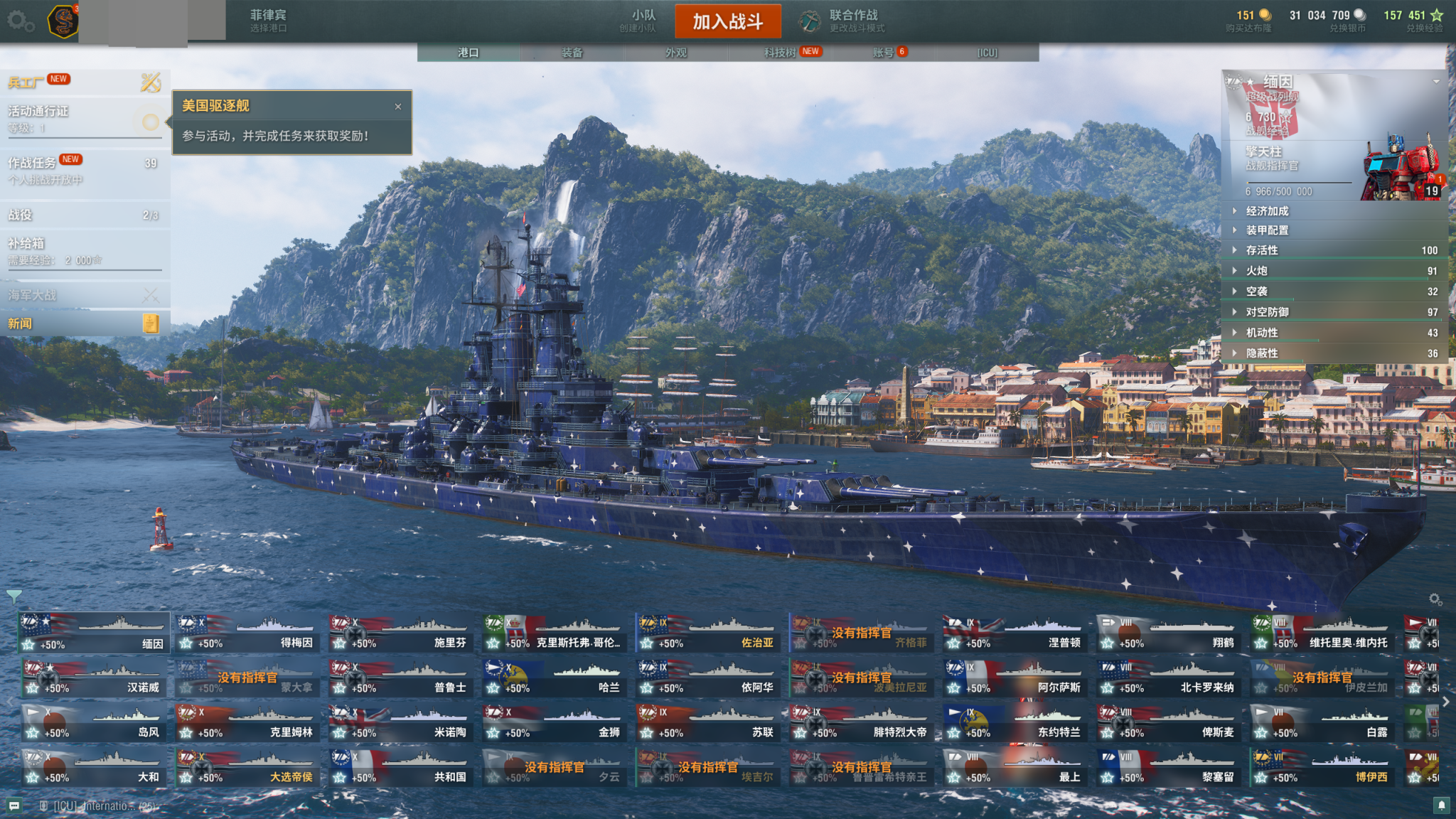The image size is (1456, 819).
Task: Select the 大和 ship in carousel
Action: (x=95, y=768)
